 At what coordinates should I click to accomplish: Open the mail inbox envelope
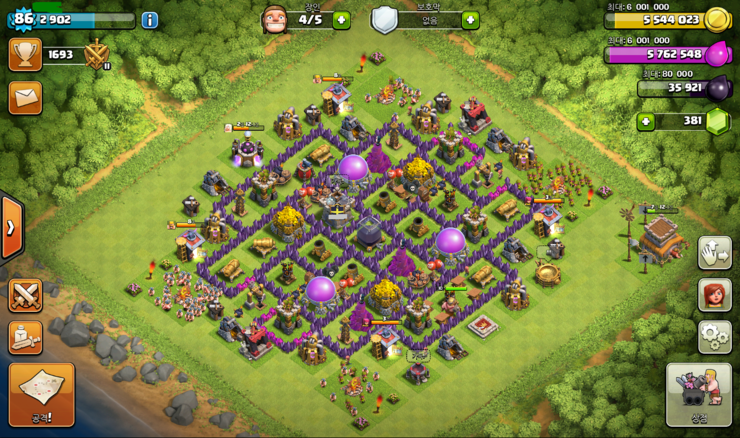pos(25,97)
